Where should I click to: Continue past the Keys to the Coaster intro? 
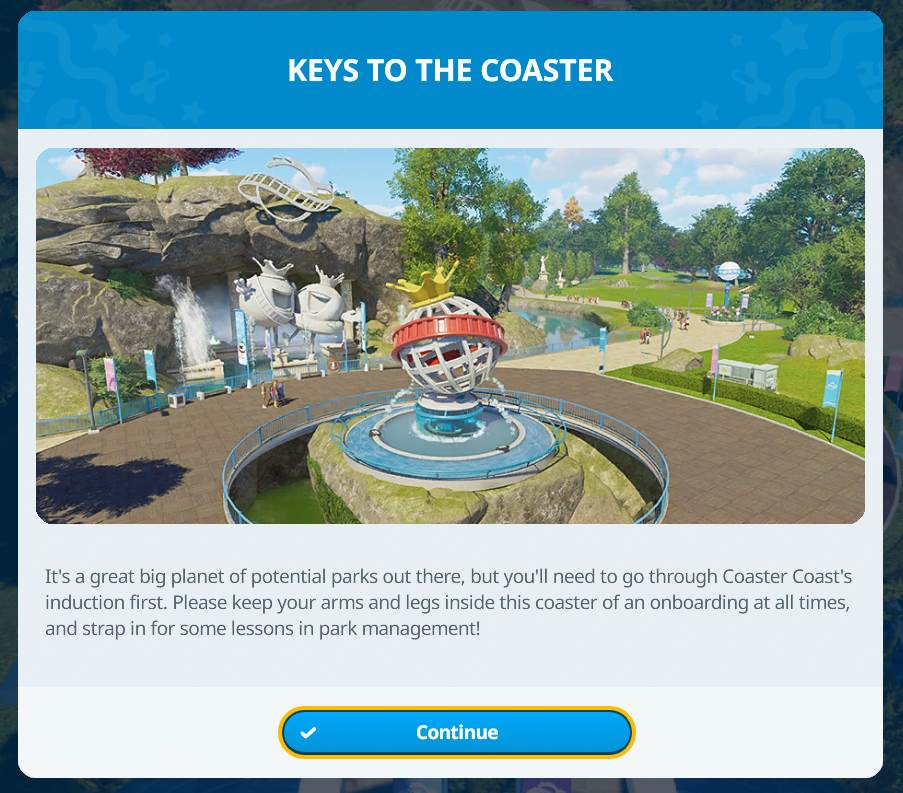[x=456, y=733]
